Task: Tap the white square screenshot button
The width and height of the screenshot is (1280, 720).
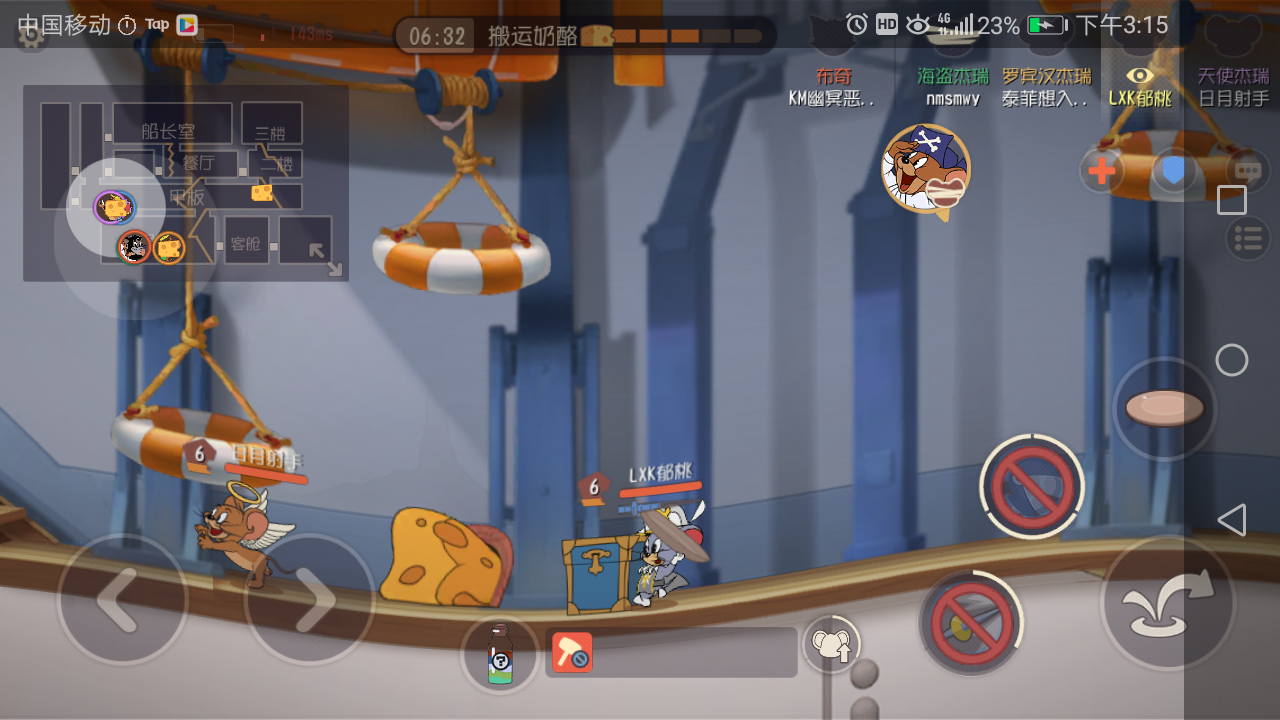Action: (1231, 200)
